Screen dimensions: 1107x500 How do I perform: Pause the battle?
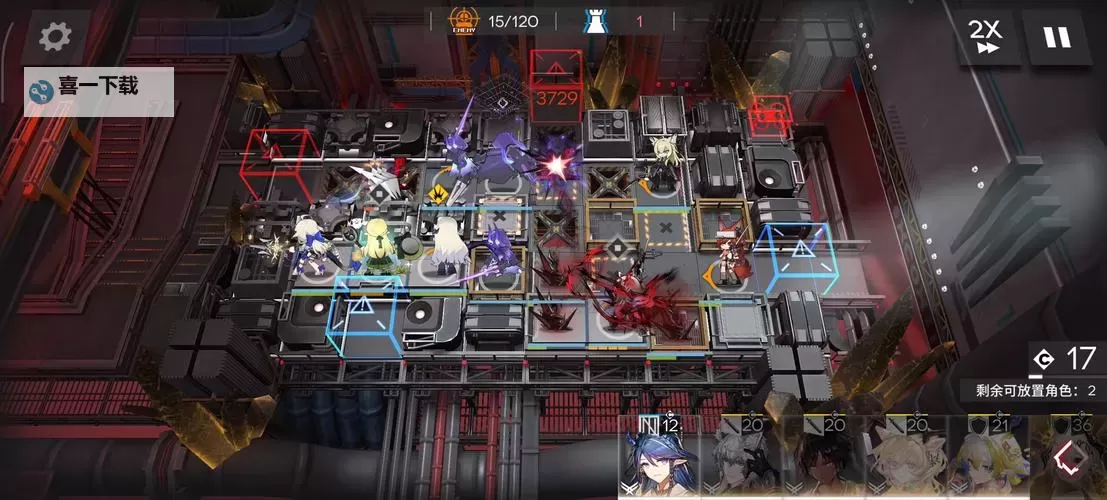[x=1056, y=37]
